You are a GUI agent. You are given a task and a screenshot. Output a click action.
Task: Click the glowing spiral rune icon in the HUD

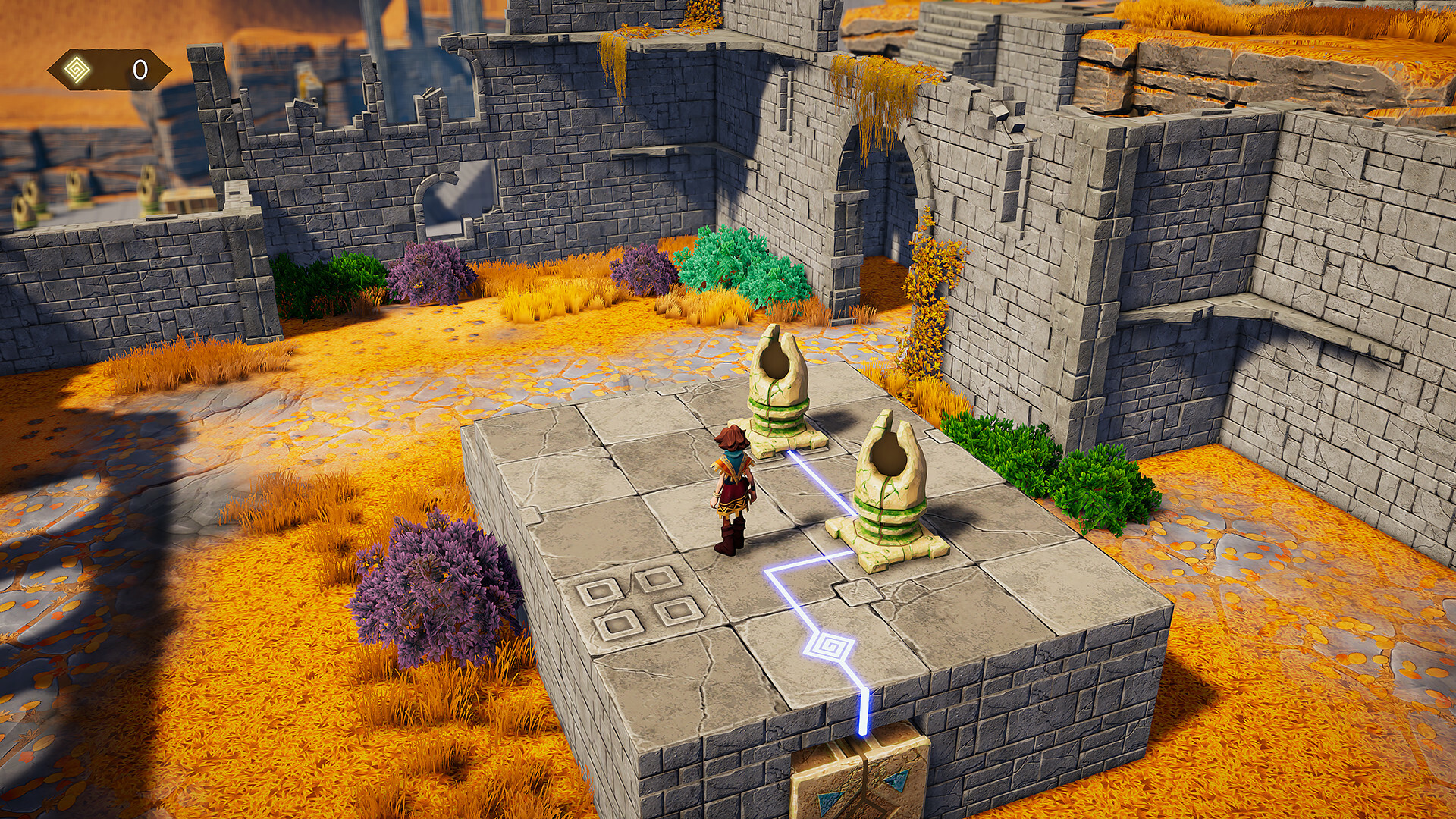[x=78, y=68]
